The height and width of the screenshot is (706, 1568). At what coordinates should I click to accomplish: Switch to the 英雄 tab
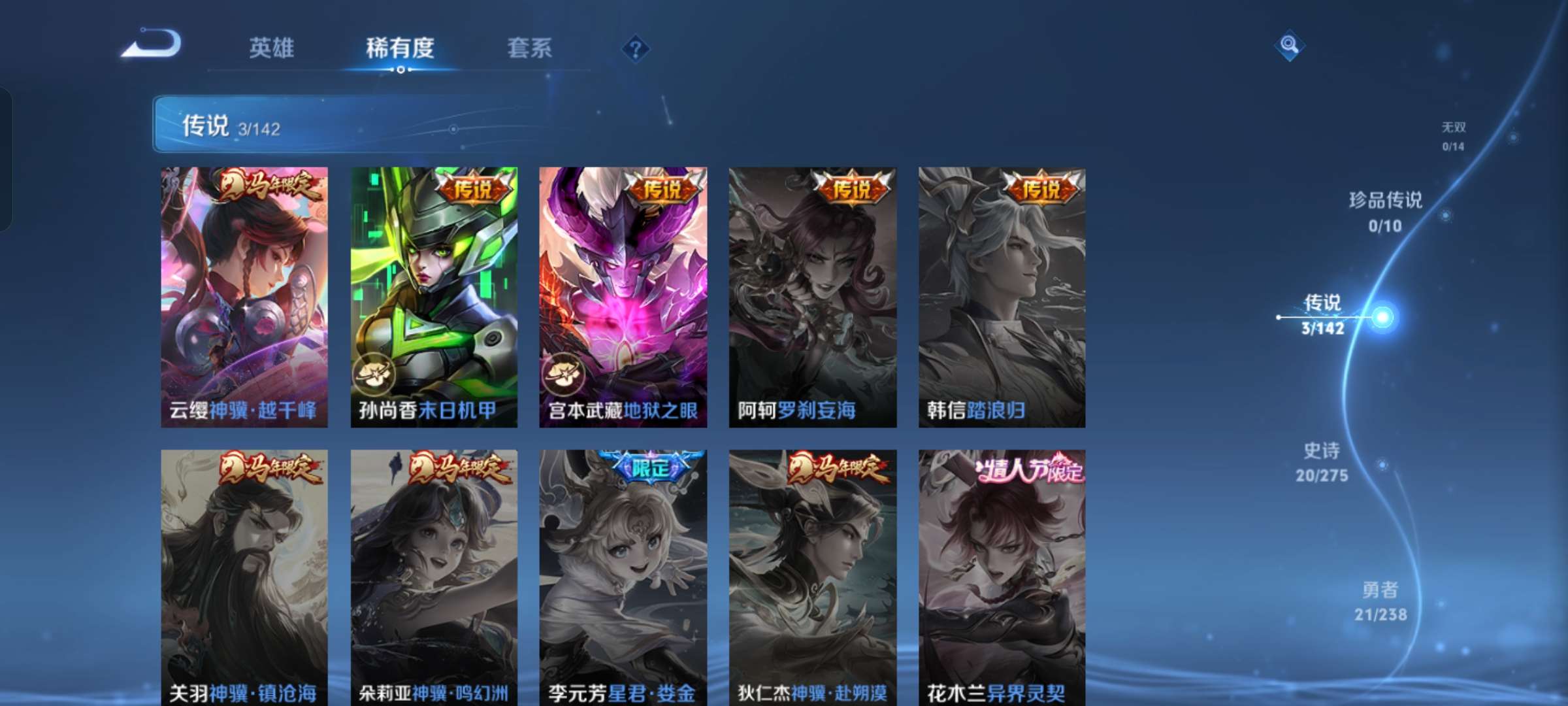(272, 48)
